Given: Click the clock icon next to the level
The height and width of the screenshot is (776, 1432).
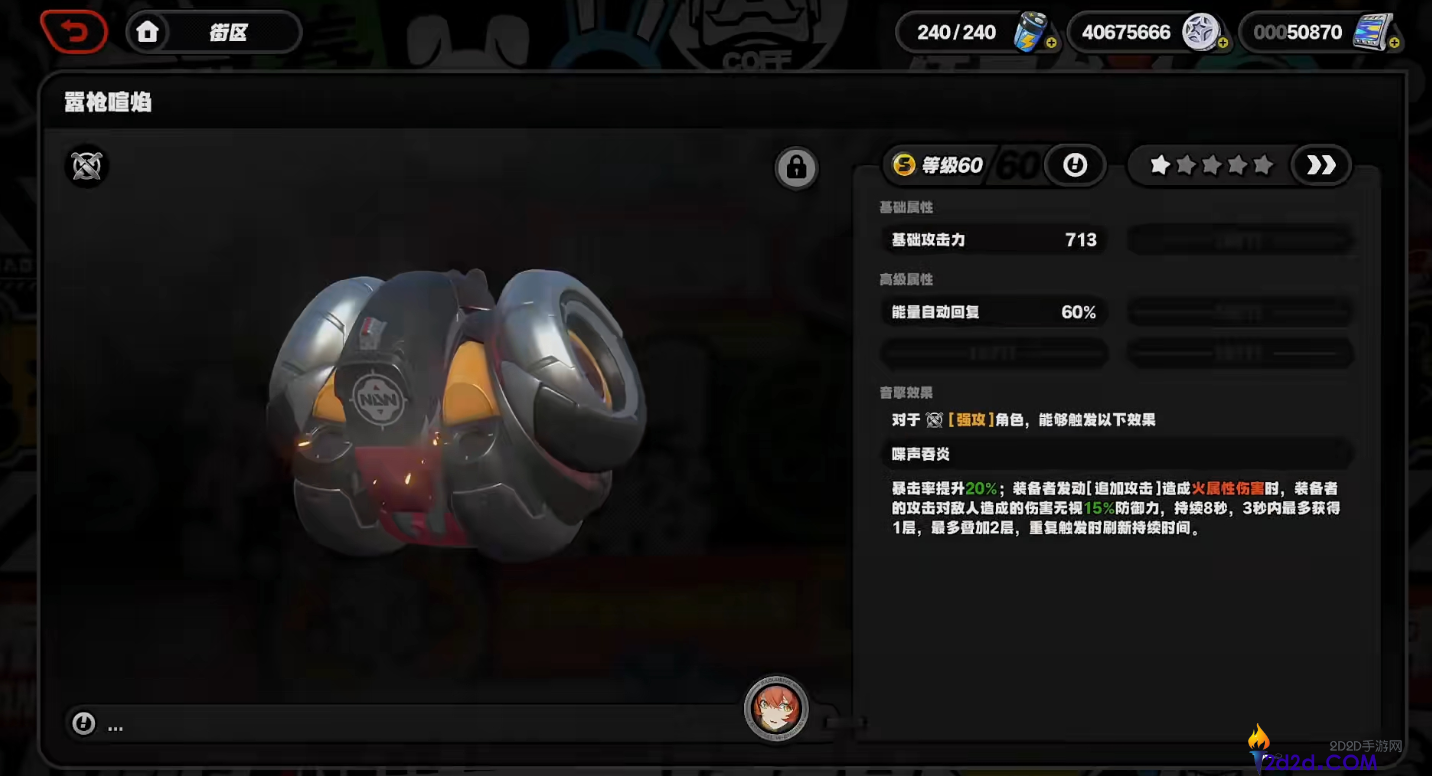Looking at the screenshot, I should (x=1075, y=164).
